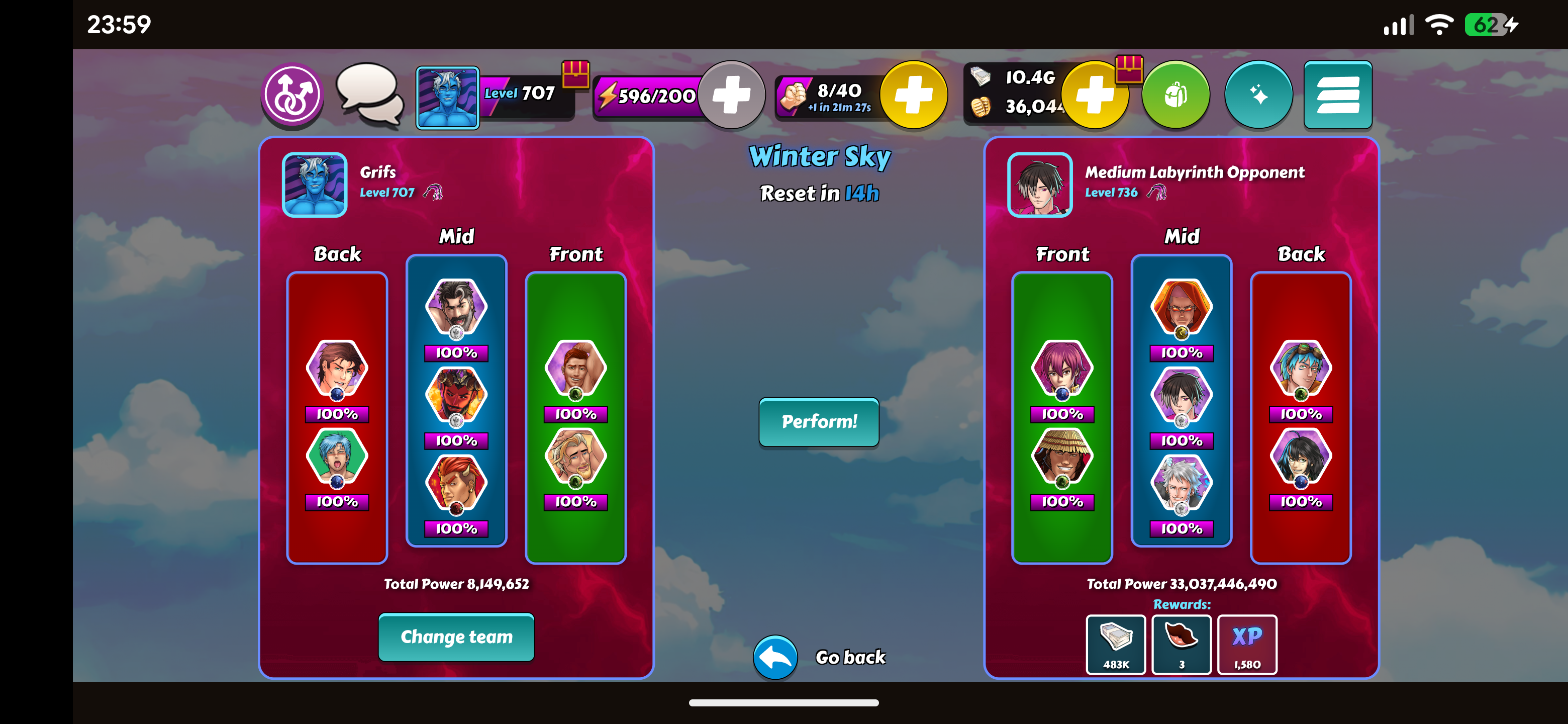
Task: Select the straw-hat opponent in the Front row
Action: pyautogui.click(x=1062, y=457)
